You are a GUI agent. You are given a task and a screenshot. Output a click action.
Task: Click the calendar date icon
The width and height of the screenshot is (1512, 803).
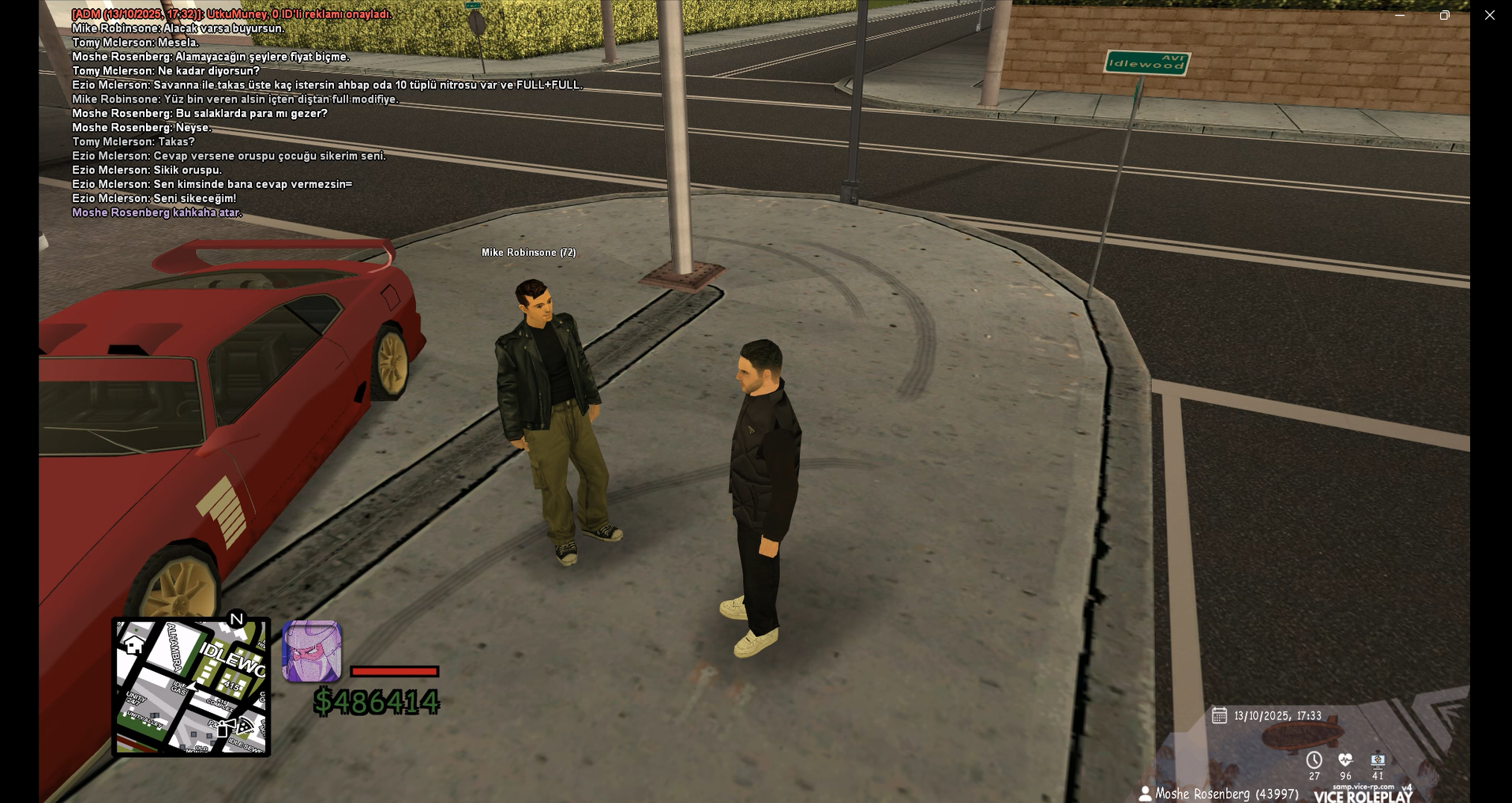pyautogui.click(x=1219, y=715)
